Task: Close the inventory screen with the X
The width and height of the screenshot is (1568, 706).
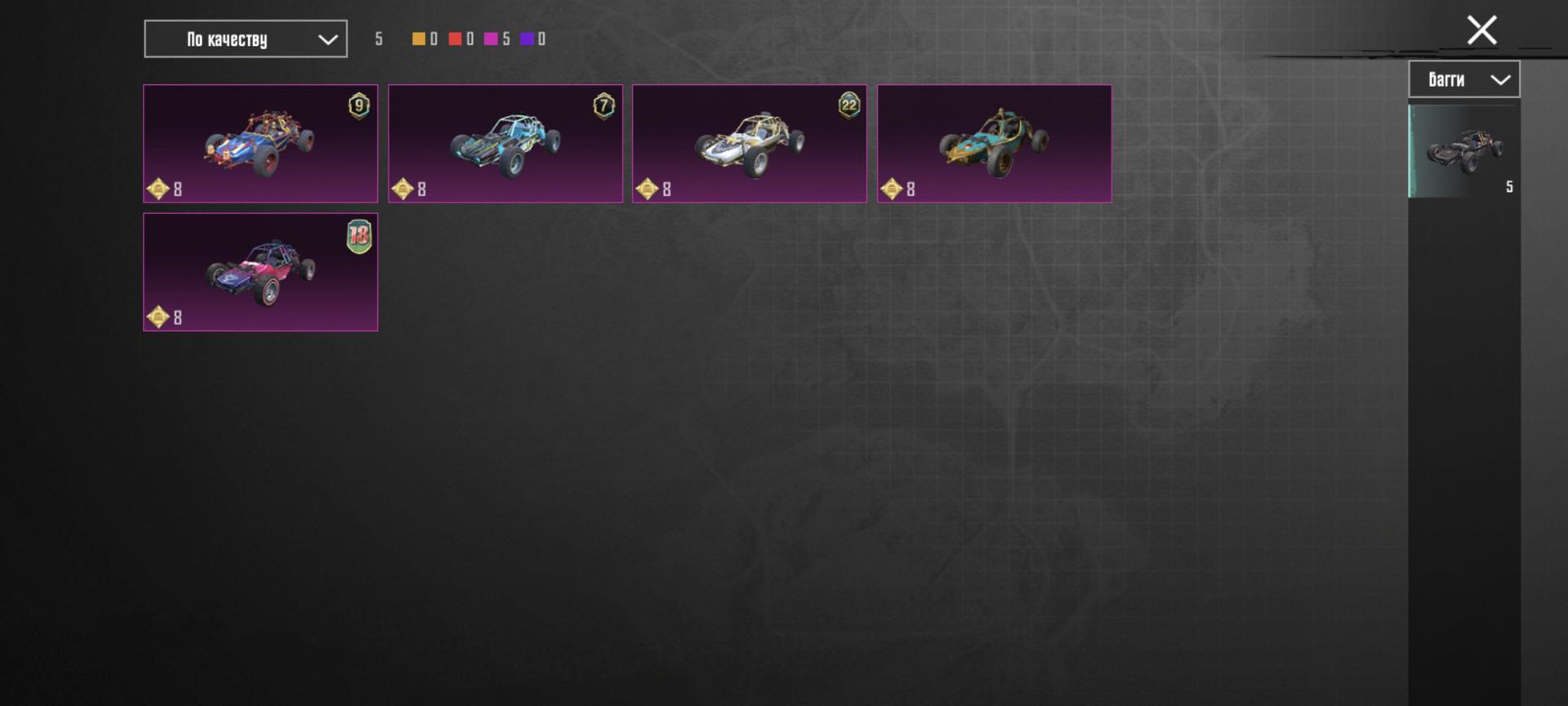Action: point(1481,30)
